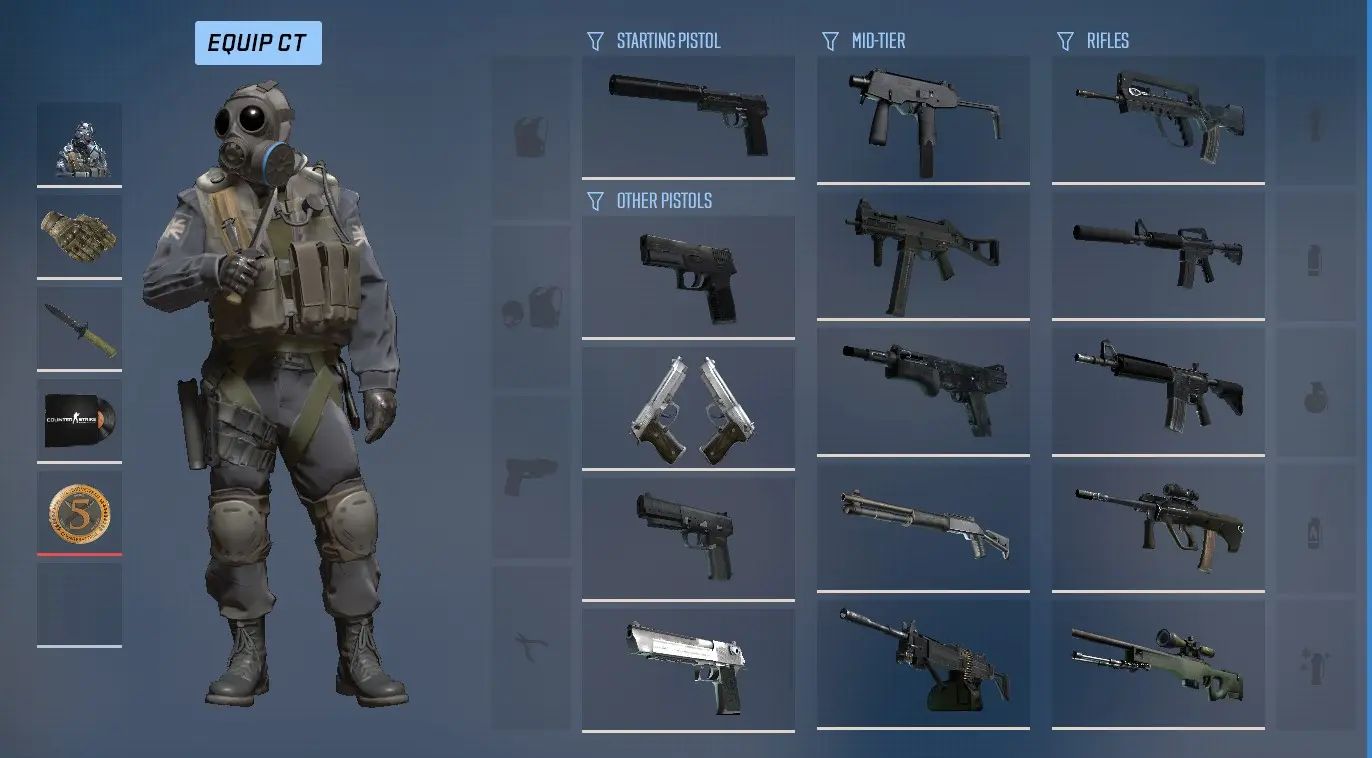This screenshot has height=758, width=1372.
Task: Open the Other Pistols filter
Action: pos(651,200)
